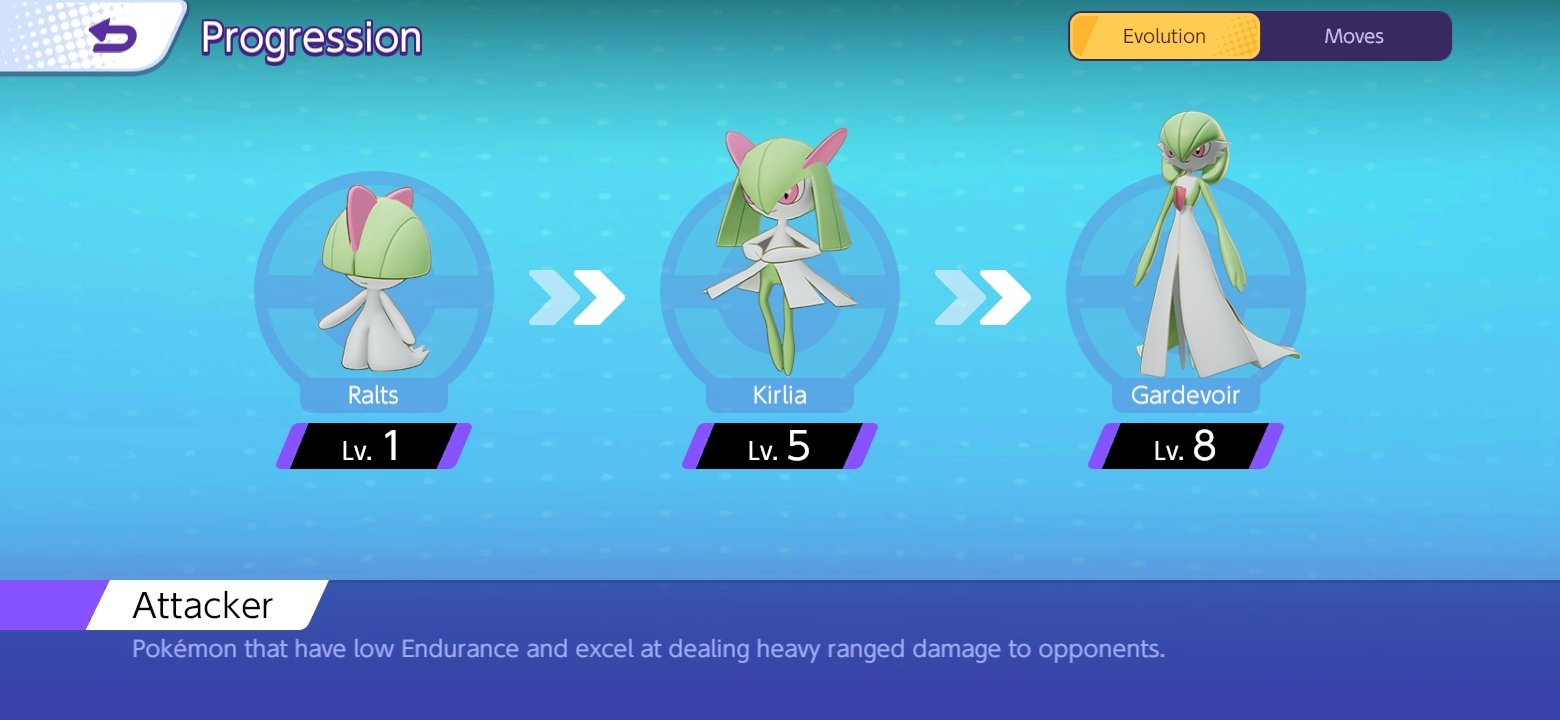Select the Gardevoir name label
The width and height of the screenshot is (1560, 720).
click(x=1186, y=395)
